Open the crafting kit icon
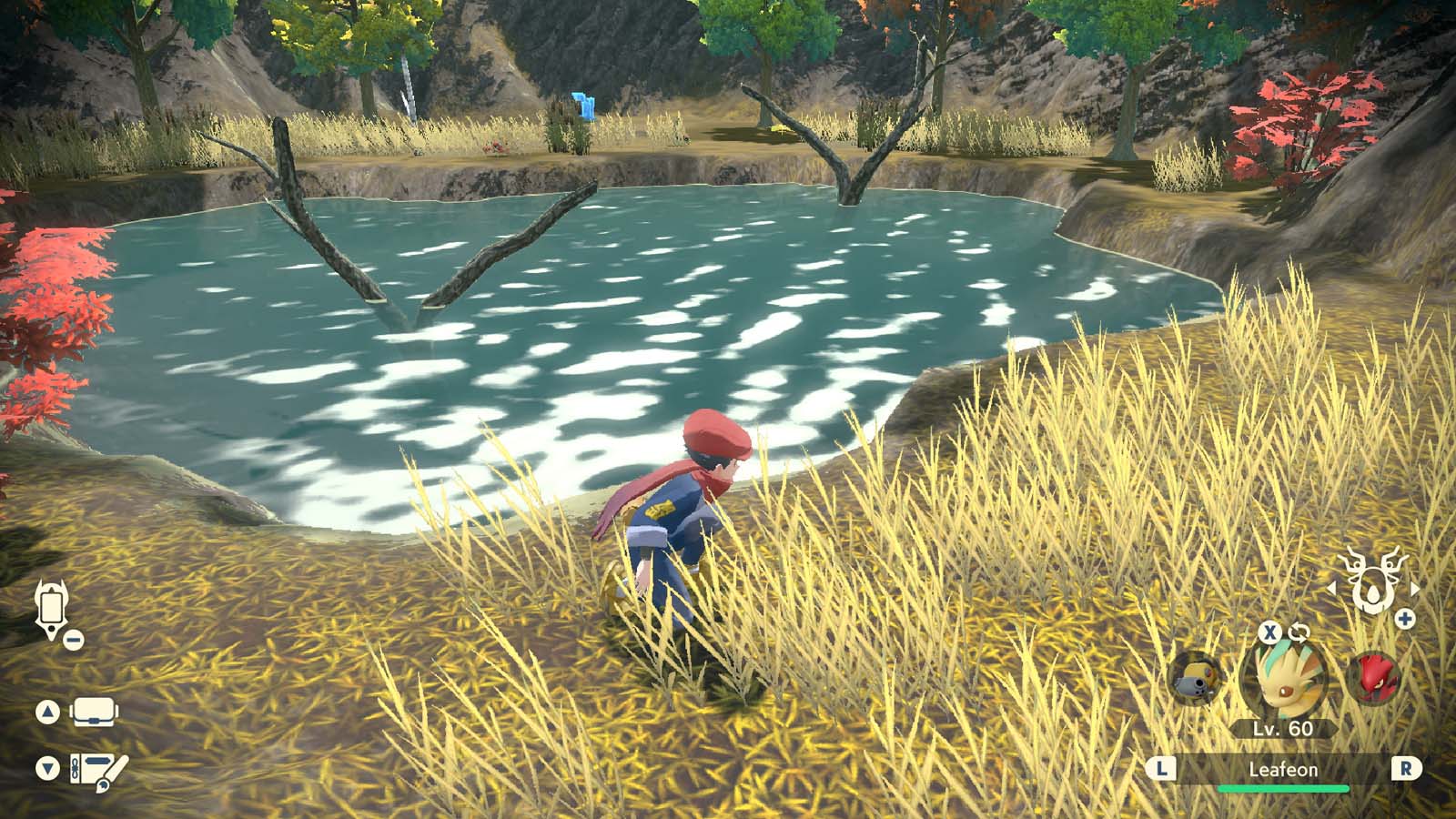 click(96, 769)
